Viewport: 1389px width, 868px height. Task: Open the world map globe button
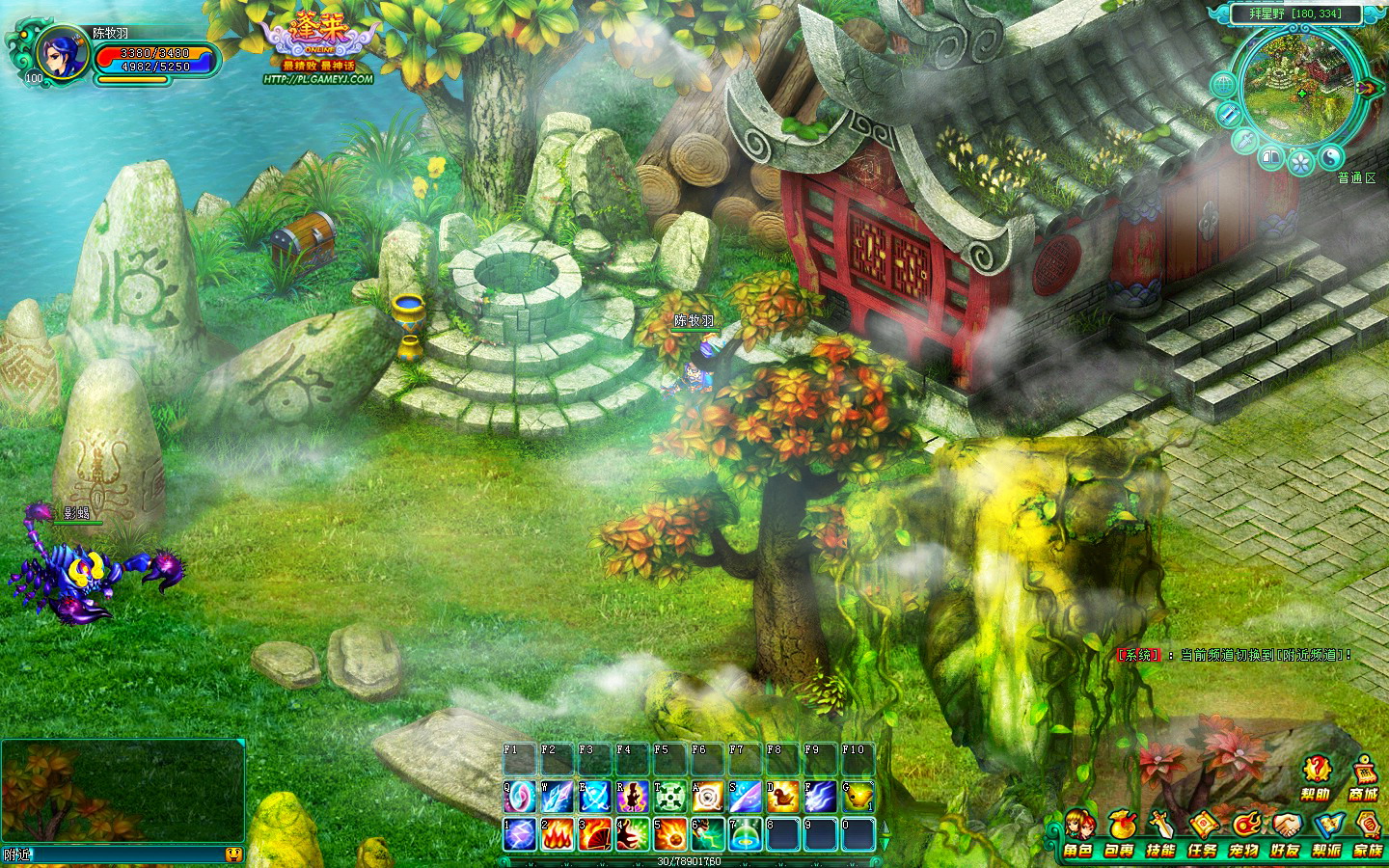[x=1224, y=86]
